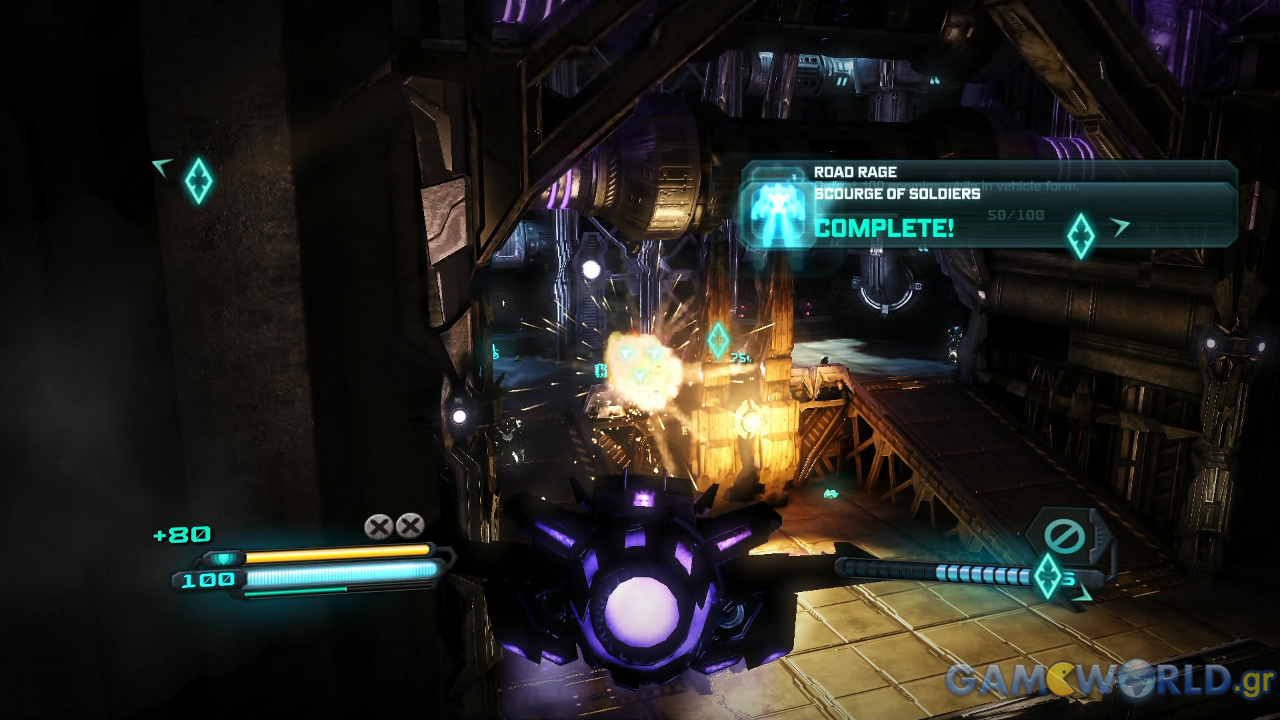This screenshot has height=720, width=1280.
Task: Open the GameWorld.gr watermark logo
Action: click(x=1109, y=680)
